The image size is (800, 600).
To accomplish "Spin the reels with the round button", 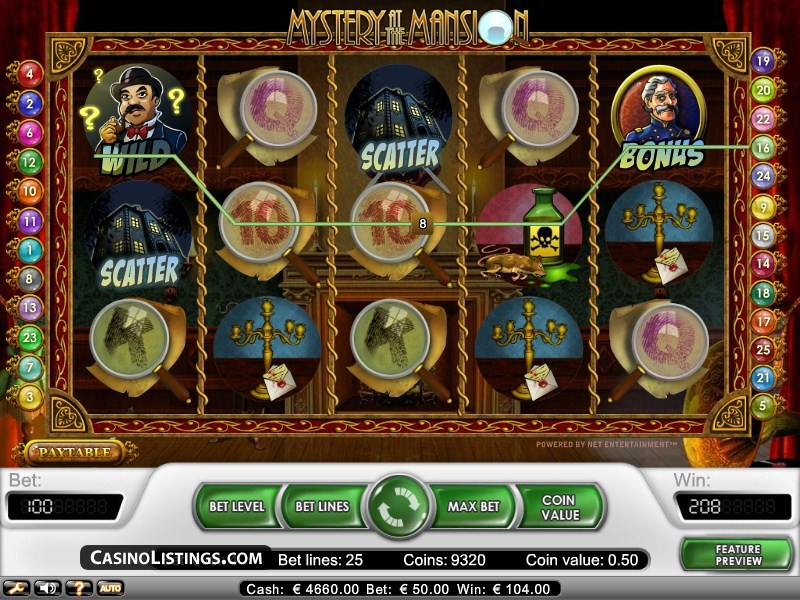I will point(400,507).
